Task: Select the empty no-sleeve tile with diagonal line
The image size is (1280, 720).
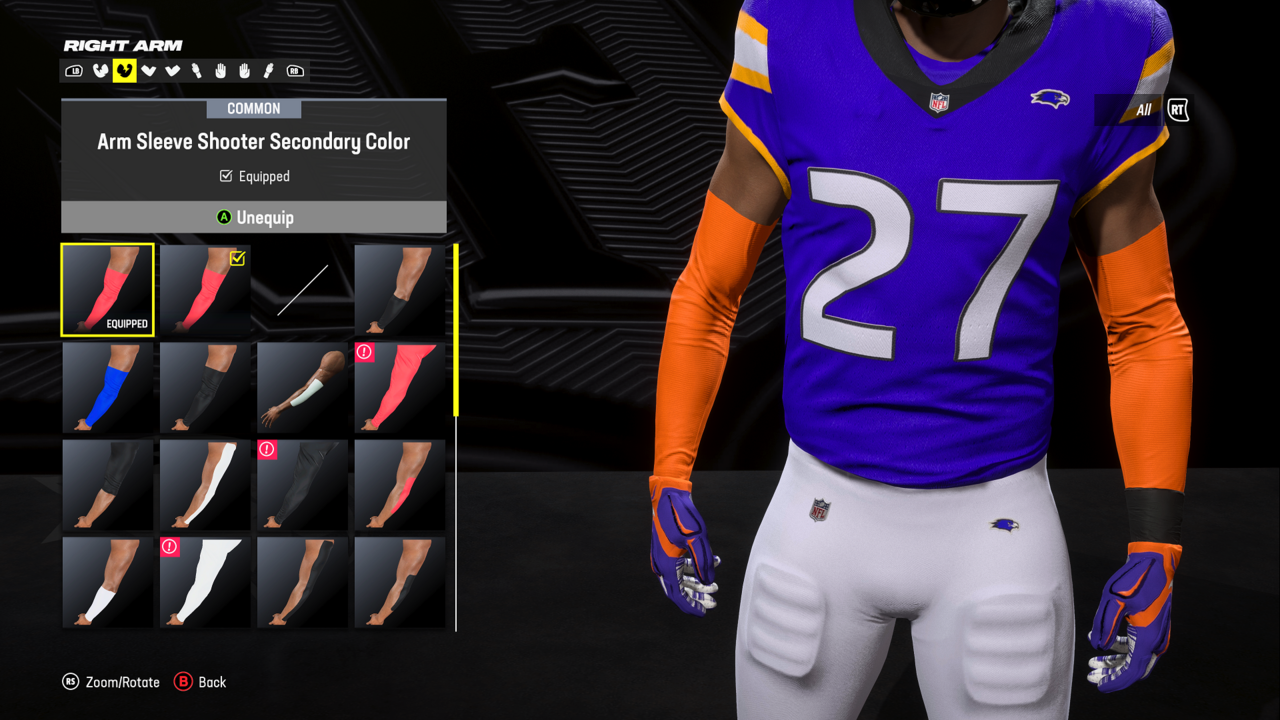Action: point(302,290)
